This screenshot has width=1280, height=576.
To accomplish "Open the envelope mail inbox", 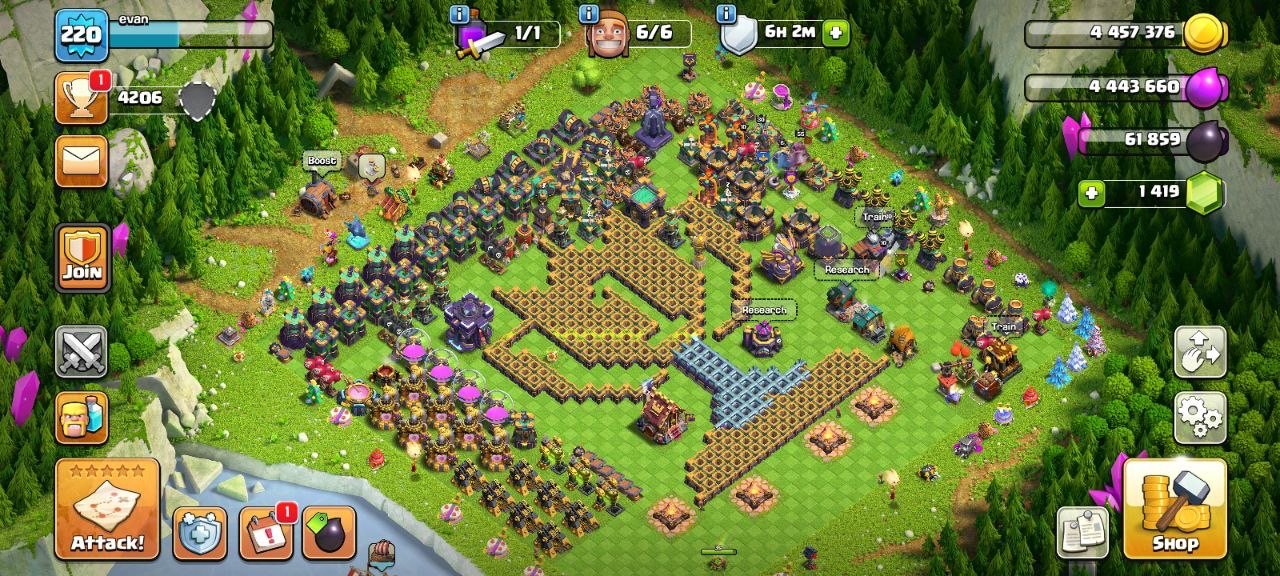I will [x=82, y=161].
